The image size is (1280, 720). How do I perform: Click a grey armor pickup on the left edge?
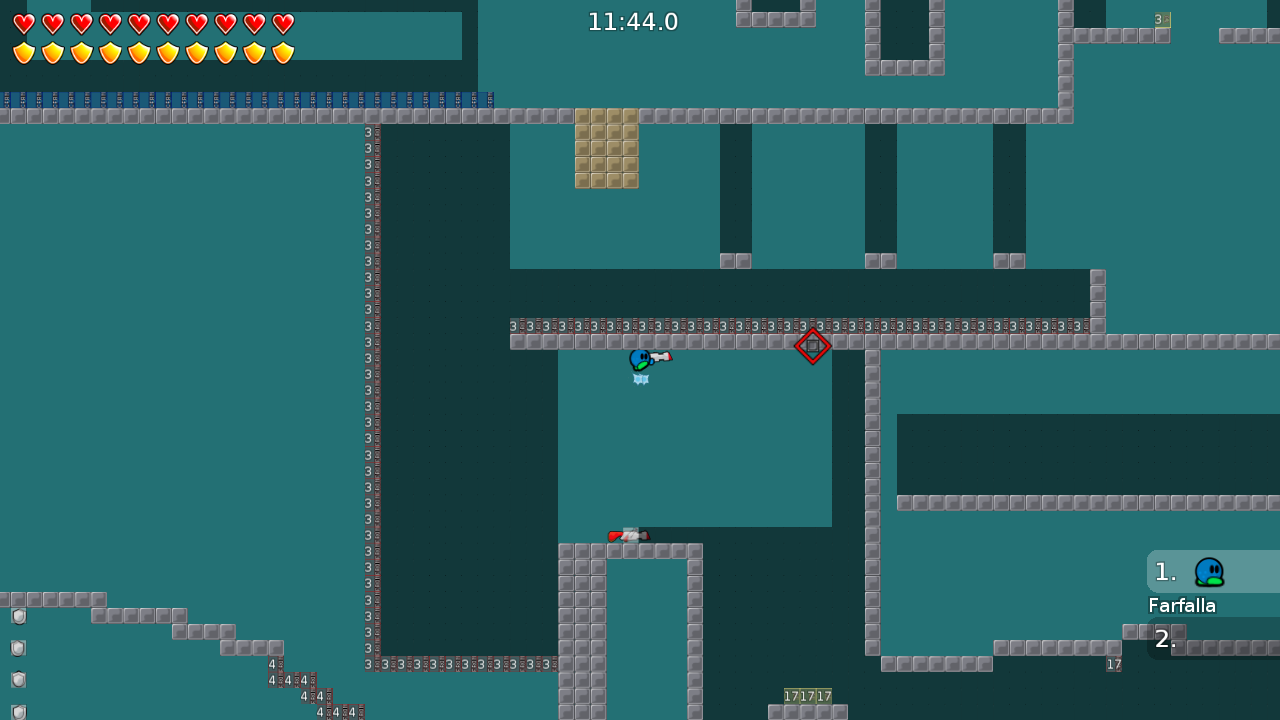pos(18,616)
